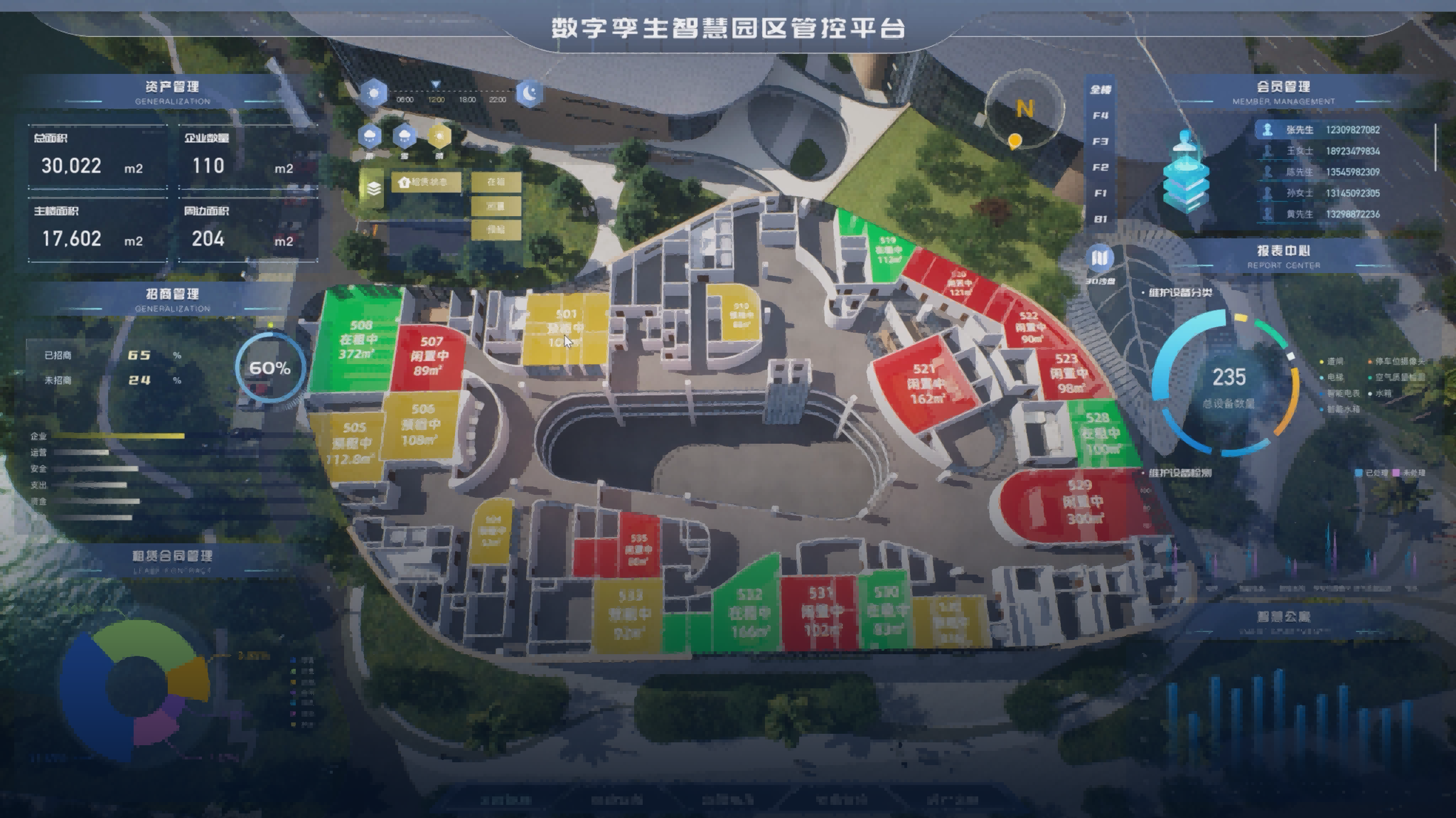Choose the 全楼 whole-building view

point(1101,89)
